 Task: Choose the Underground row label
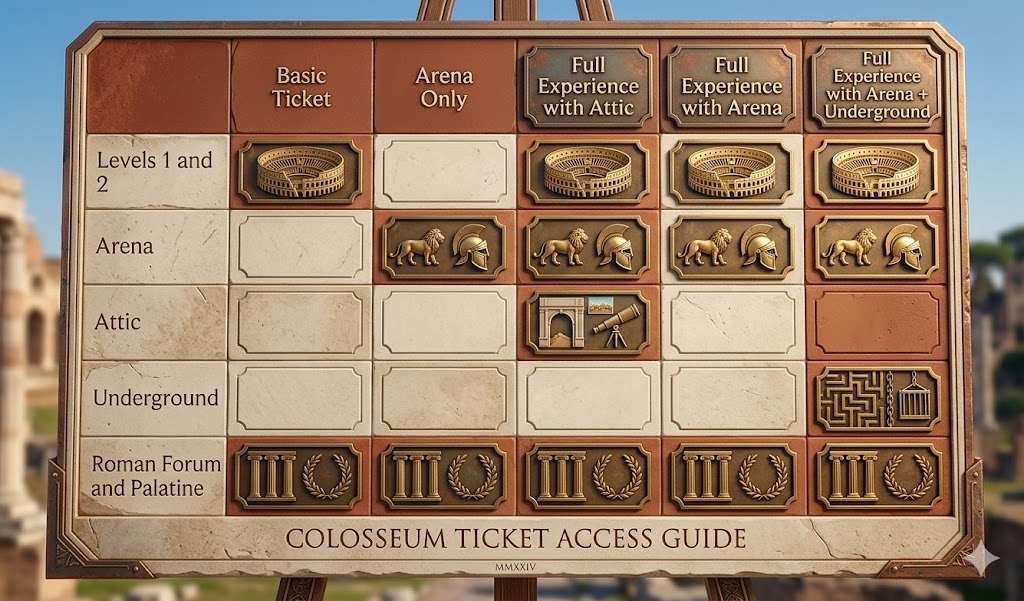[155, 398]
